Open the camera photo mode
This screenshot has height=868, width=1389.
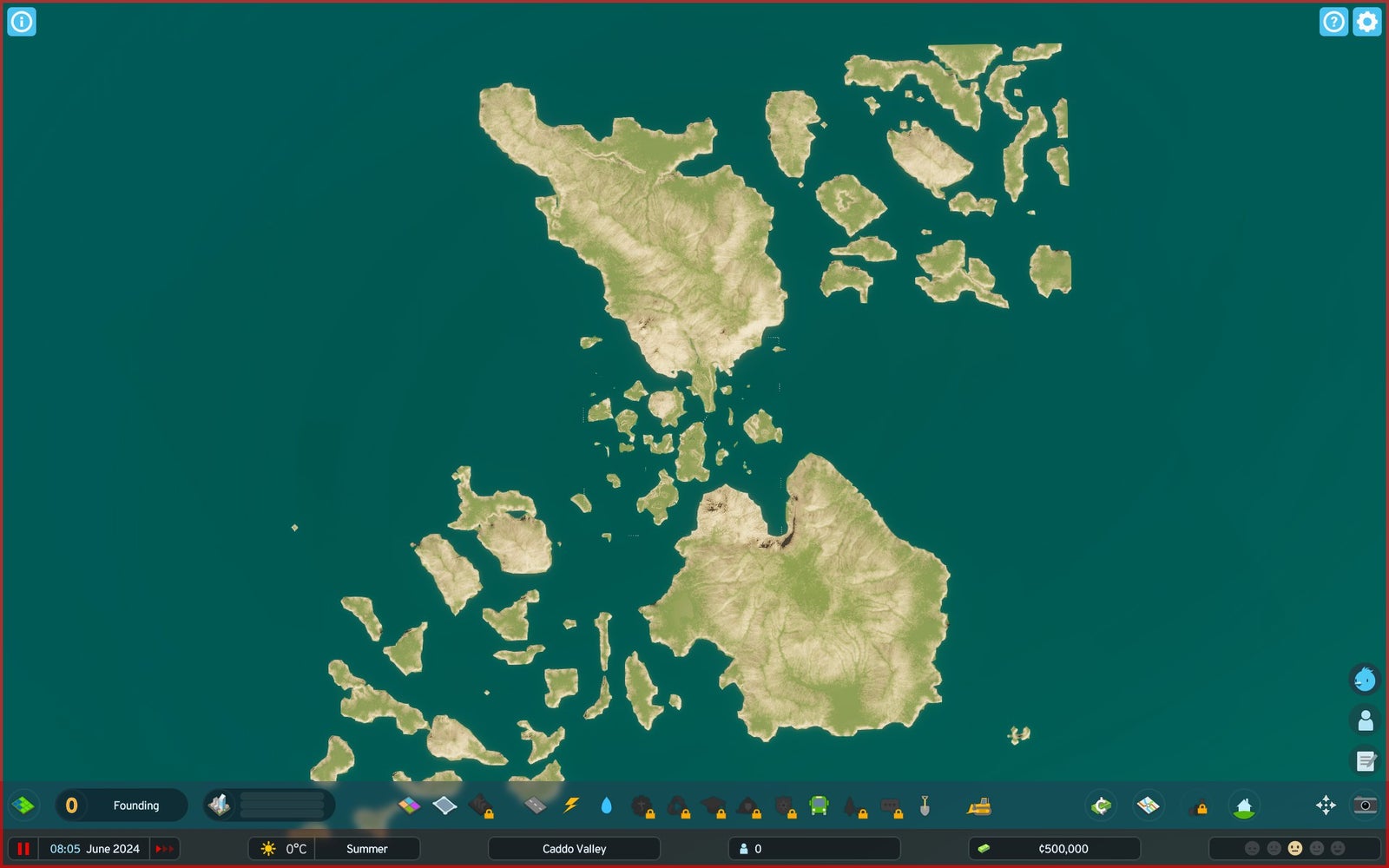click(1365, 806)
